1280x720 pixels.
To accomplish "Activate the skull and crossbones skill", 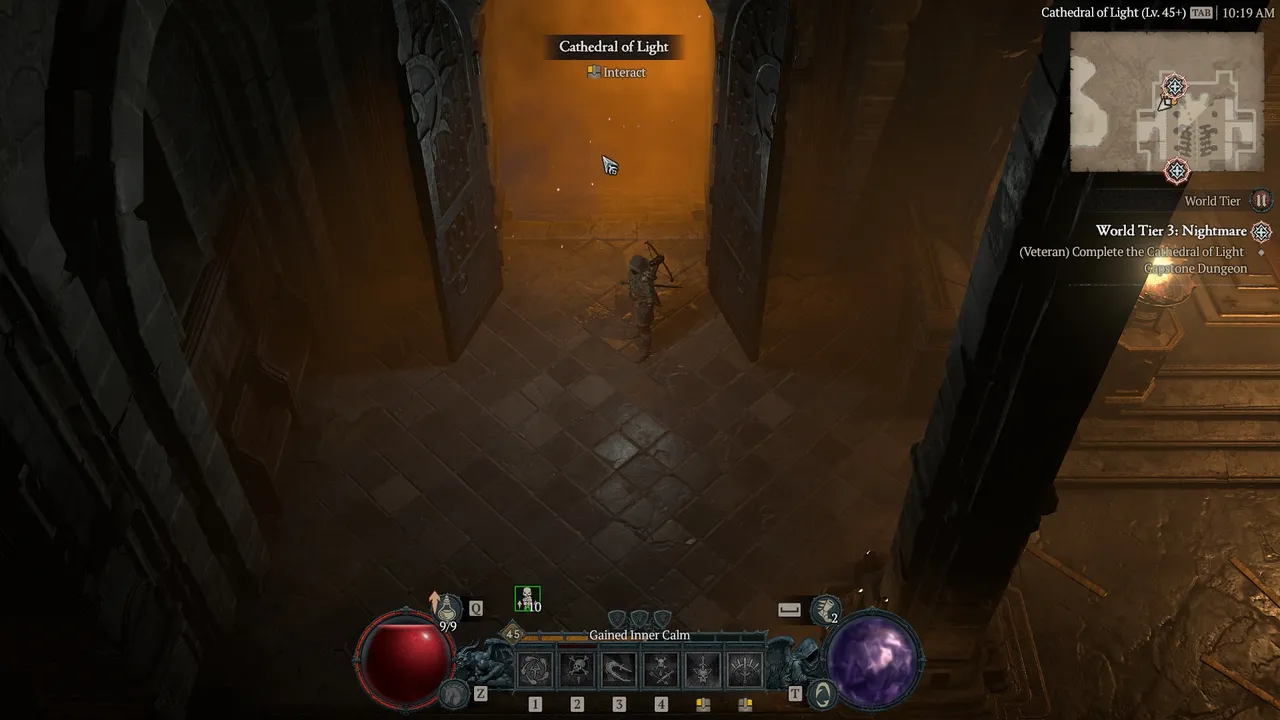I will tap(577, 669).
